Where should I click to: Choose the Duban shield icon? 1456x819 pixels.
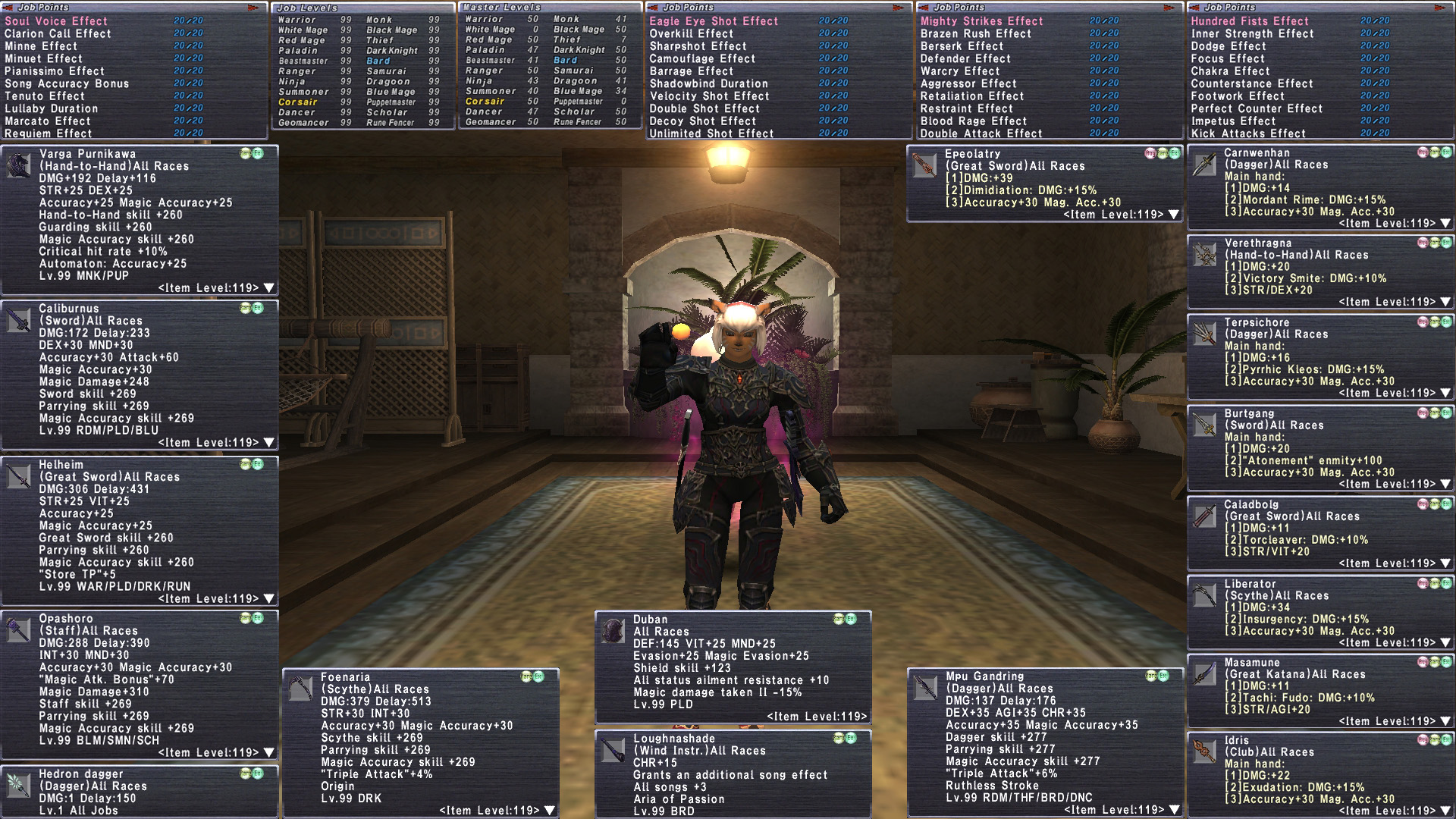(613, 631)
